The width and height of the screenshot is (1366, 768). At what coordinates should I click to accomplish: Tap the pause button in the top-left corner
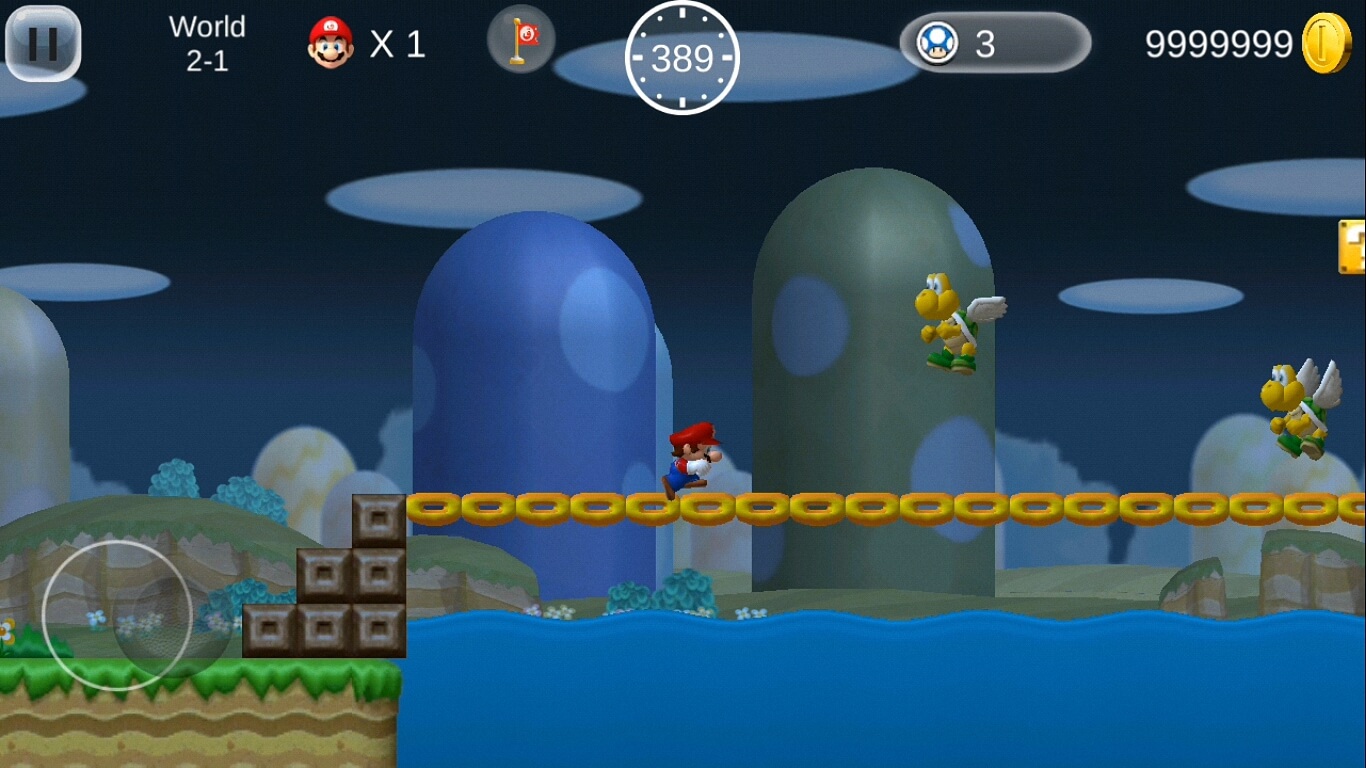pyautogui.click(x=42, y=42)
